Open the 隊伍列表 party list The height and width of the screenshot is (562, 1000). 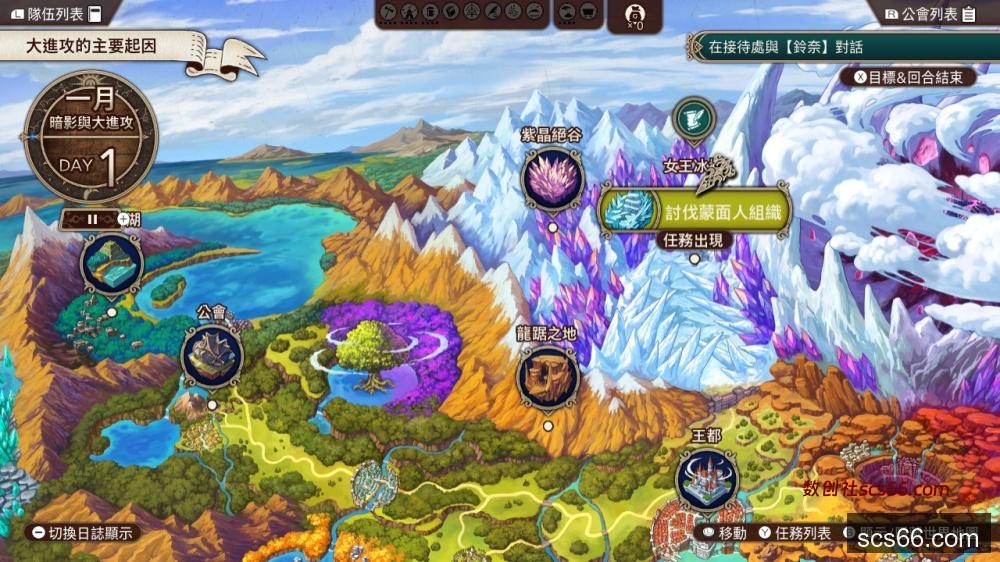pos(56,14)
